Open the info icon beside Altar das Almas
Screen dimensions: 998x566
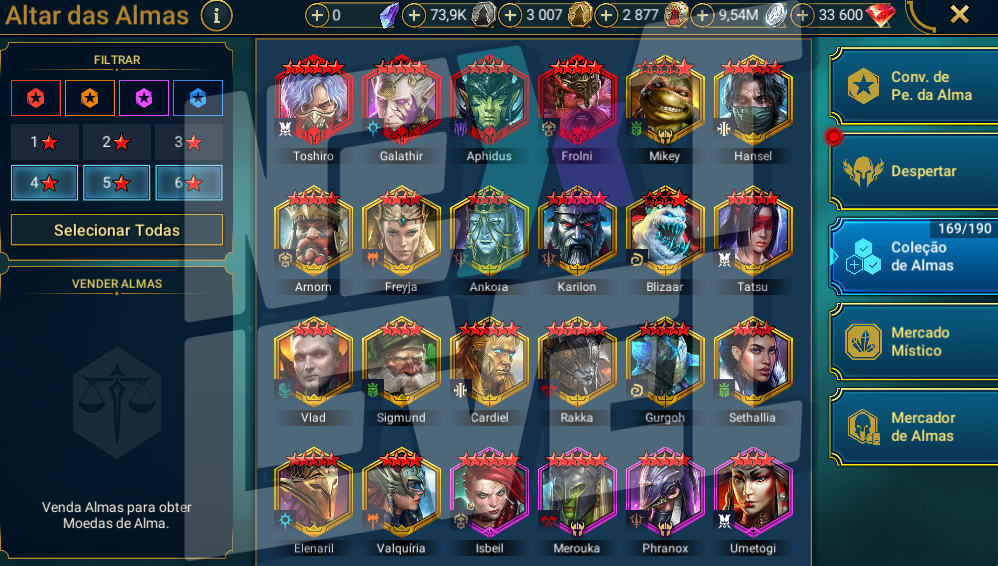click(216, 16)
